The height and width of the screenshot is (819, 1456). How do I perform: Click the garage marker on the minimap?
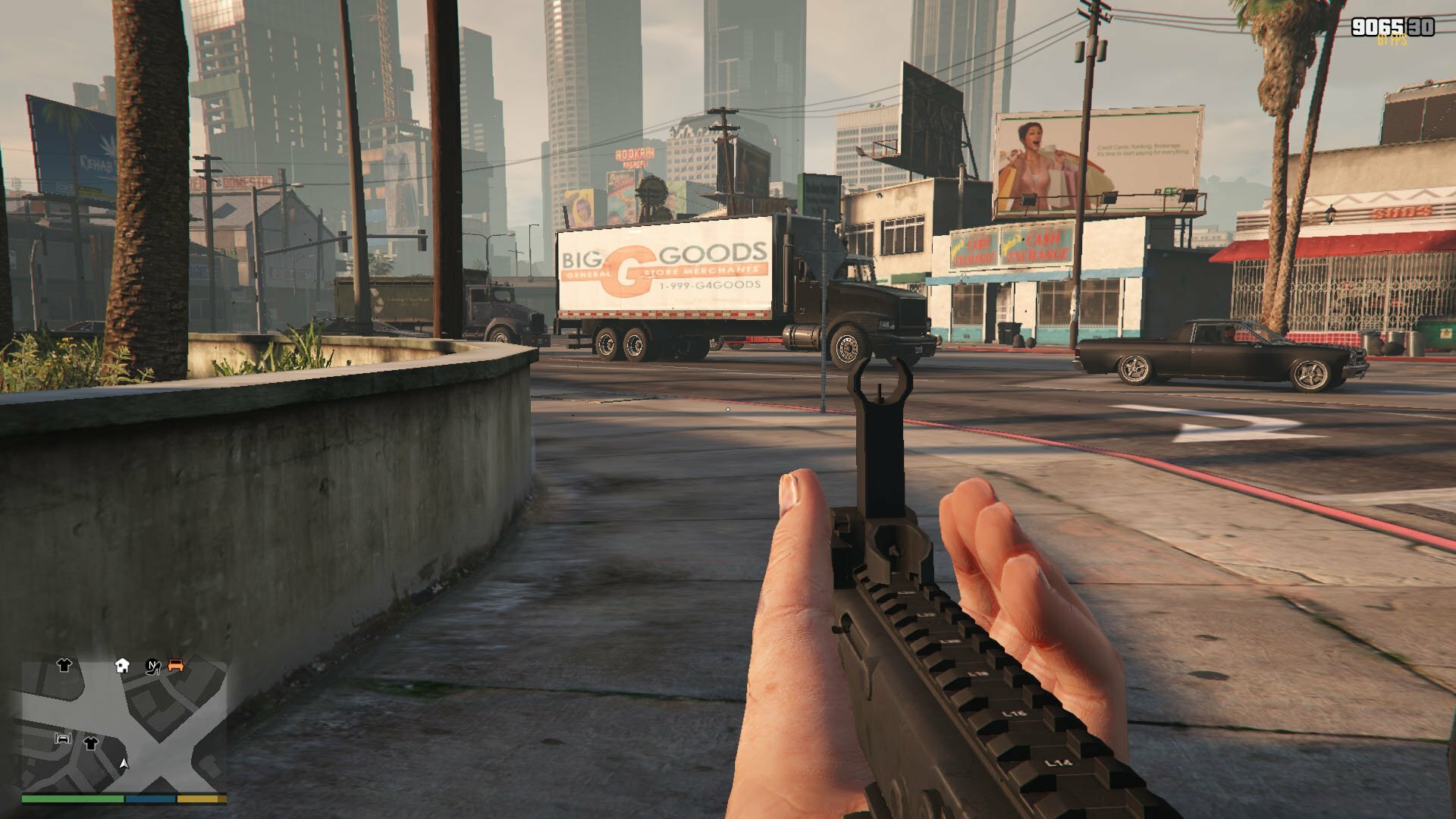(x=63, y=738)
